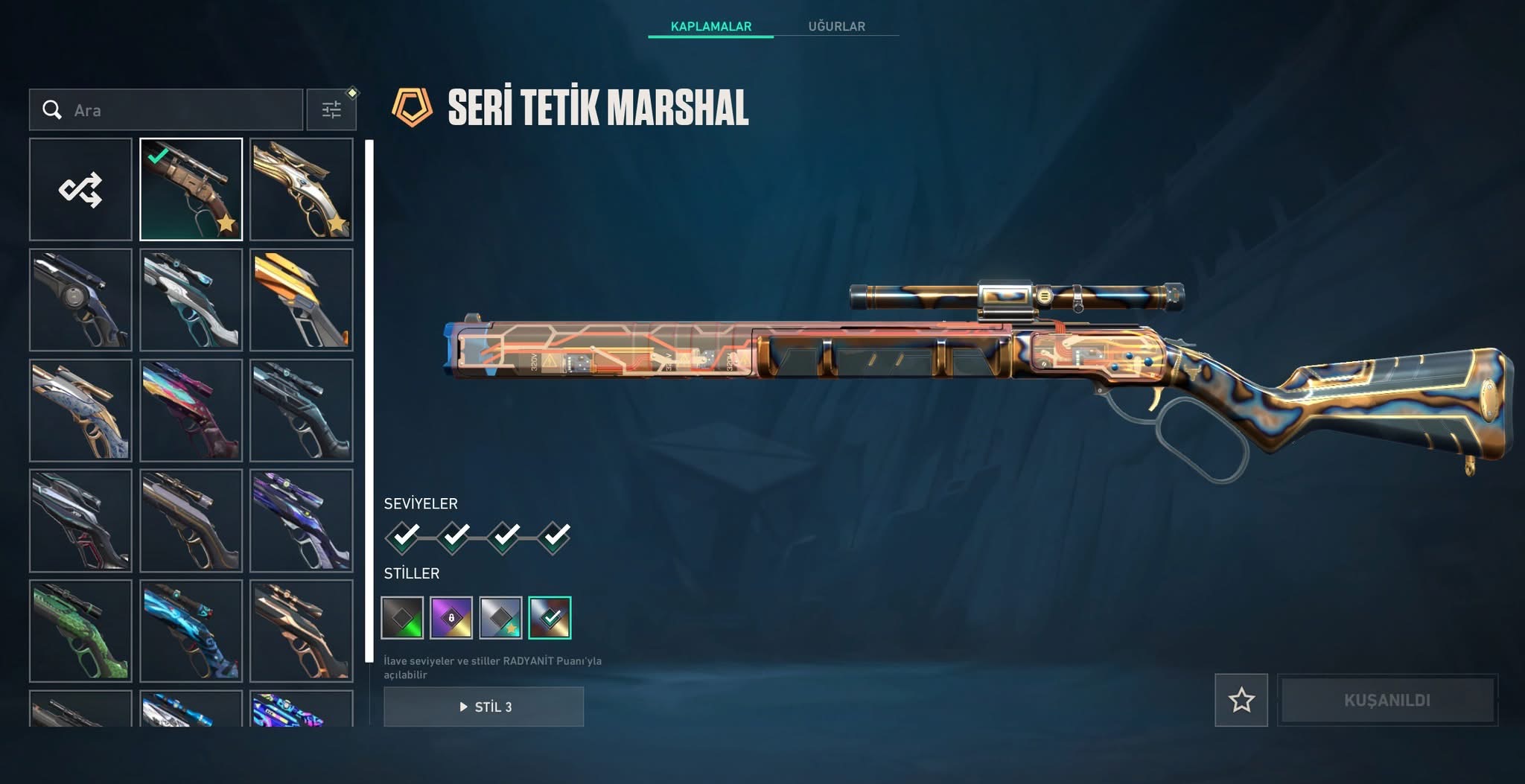
Task: Choose the green style variant swatch
Action: [402, 618]
